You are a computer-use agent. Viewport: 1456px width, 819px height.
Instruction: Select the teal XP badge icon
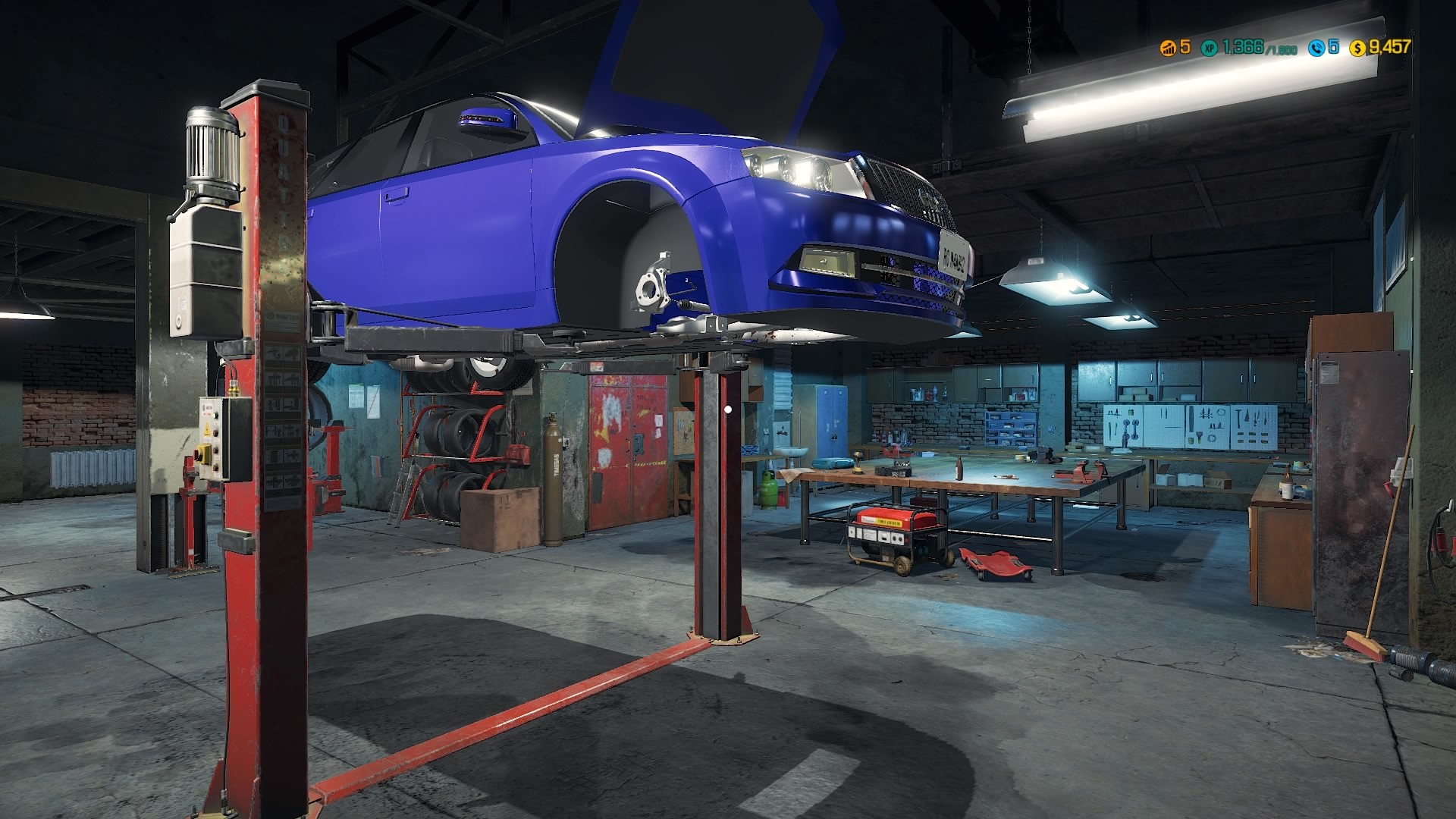pyautogui.click(x=1209, y=48)
